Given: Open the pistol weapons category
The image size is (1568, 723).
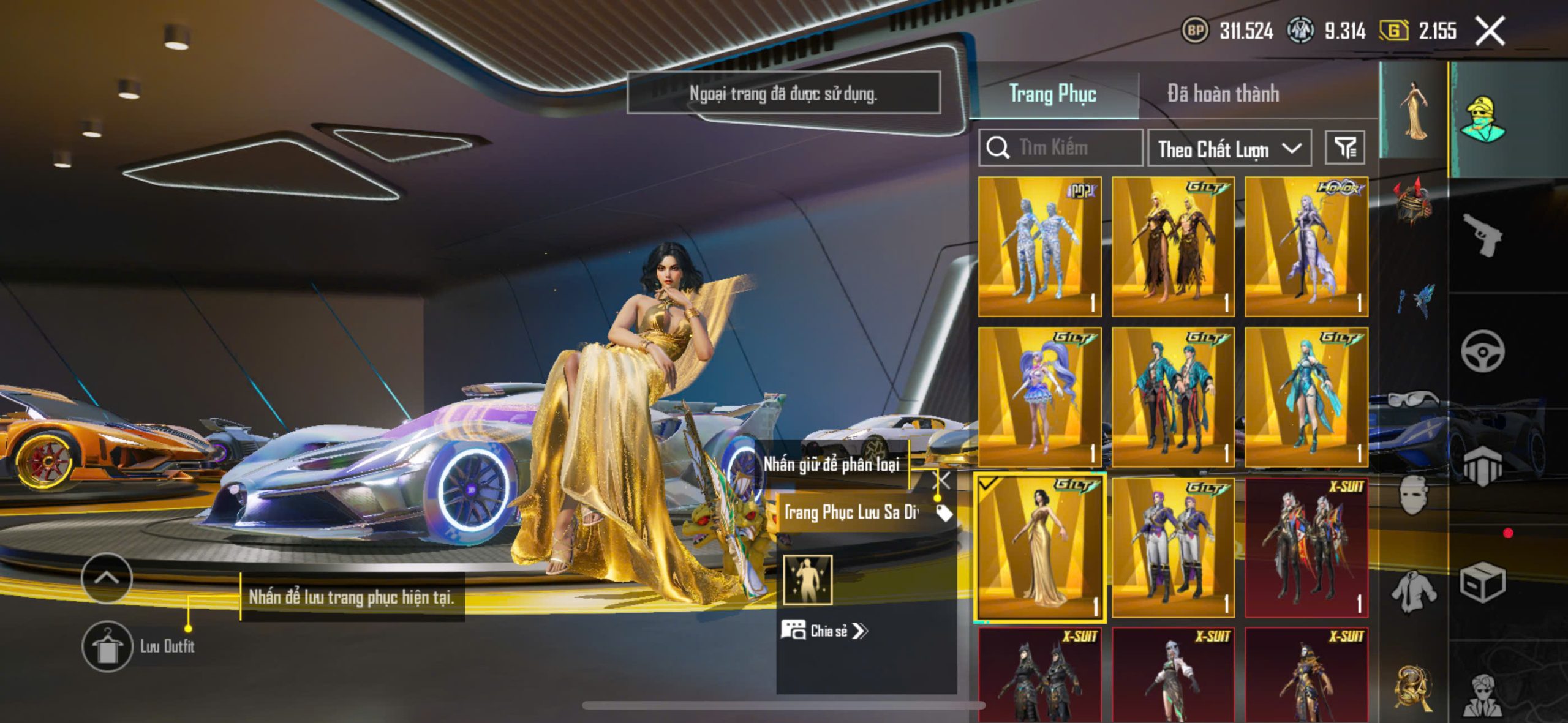Looking at the screenshot, I should click(x=1482, y=234).
